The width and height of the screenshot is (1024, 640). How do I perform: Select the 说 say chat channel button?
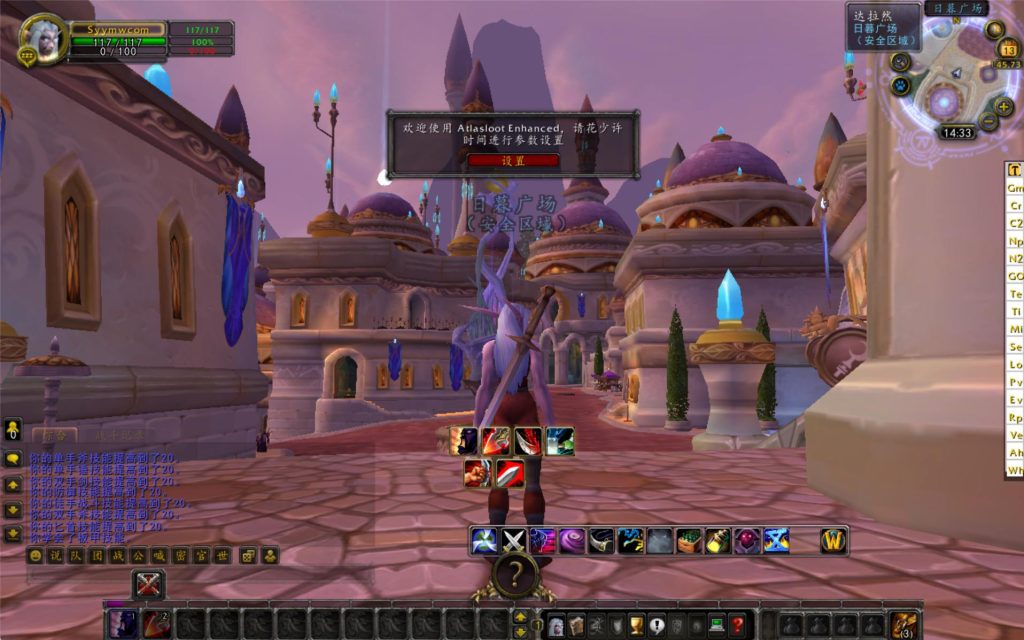[55, 555]
